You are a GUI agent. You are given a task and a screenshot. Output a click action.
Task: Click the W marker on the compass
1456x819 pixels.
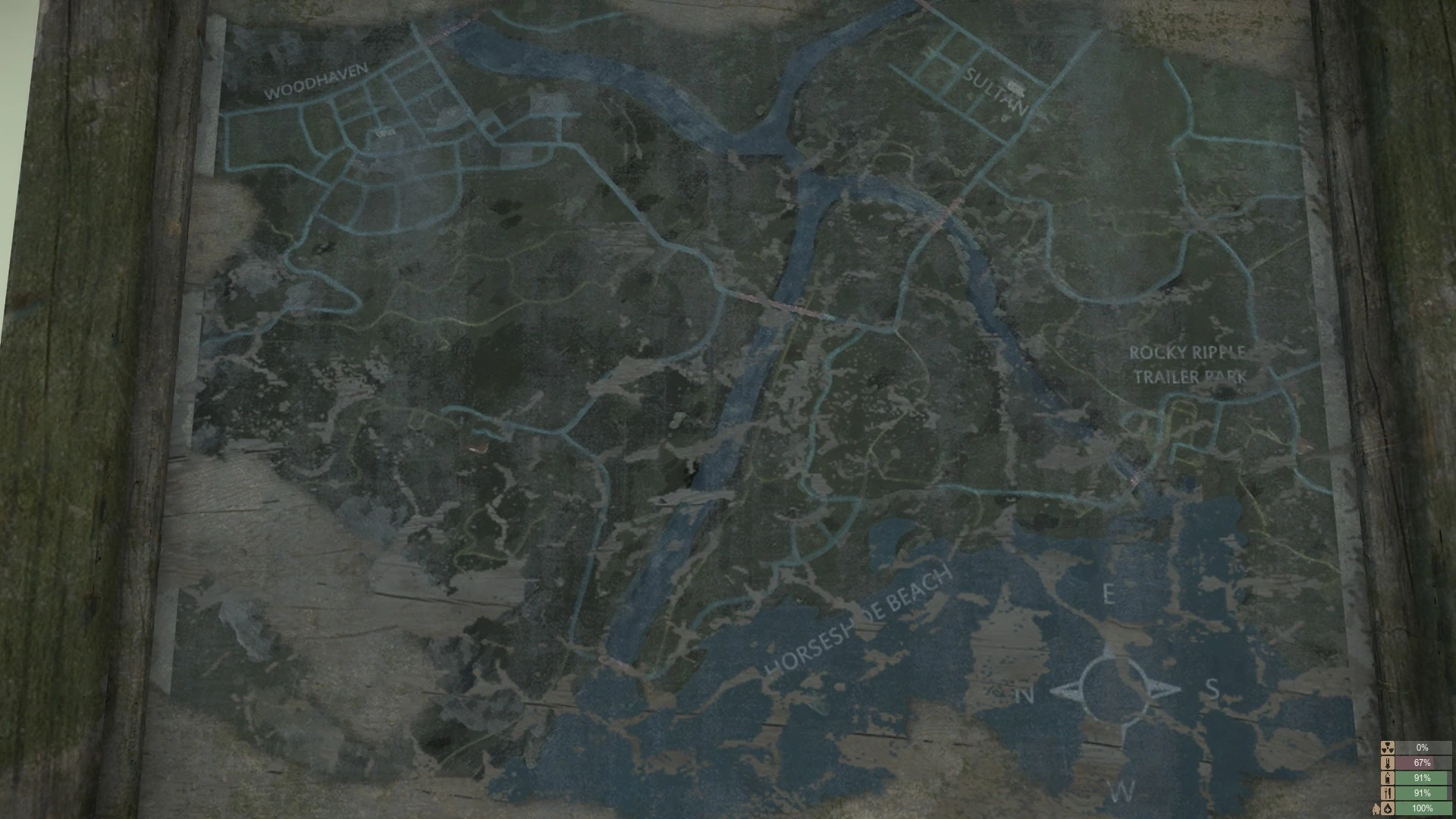click(x=1123, y=790)
